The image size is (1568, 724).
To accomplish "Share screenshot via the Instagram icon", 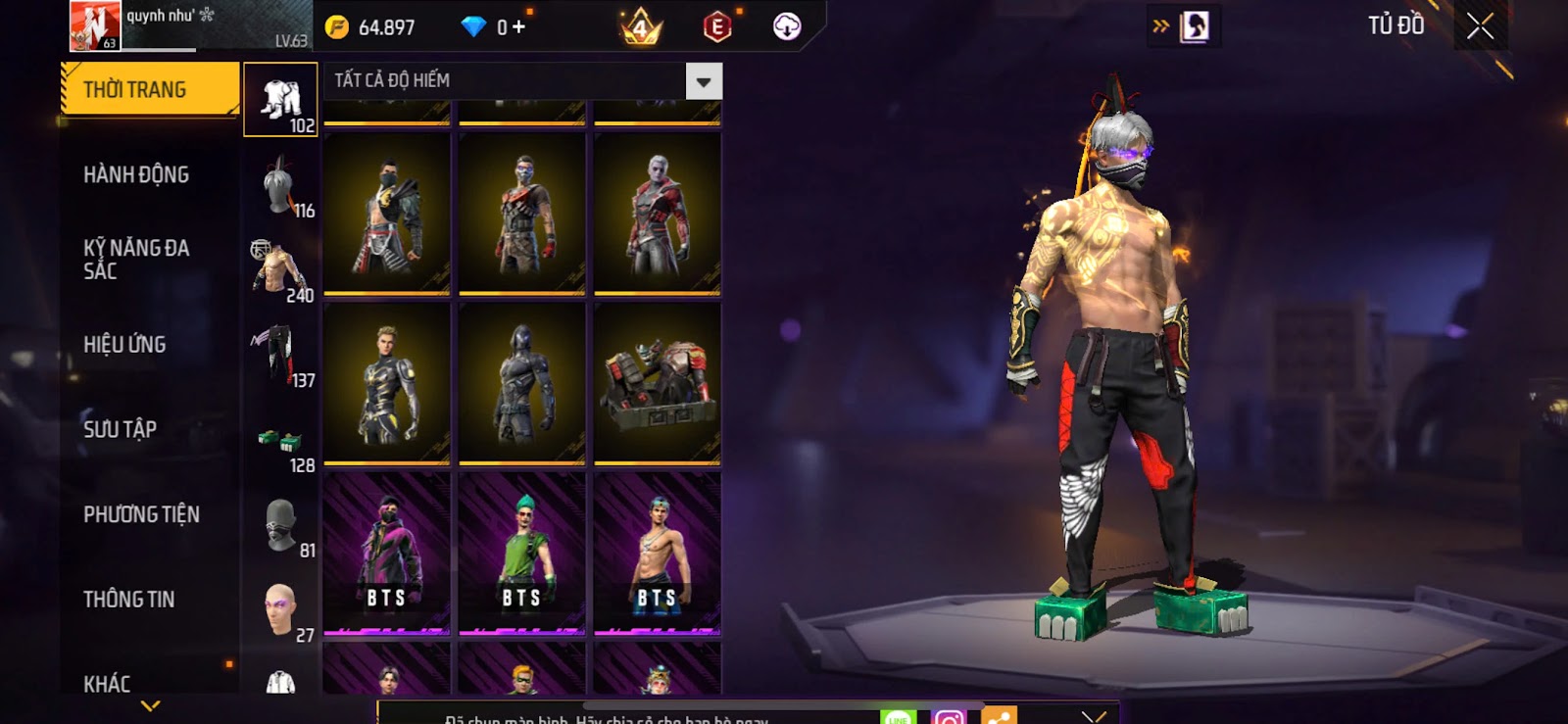I will 949,717.
